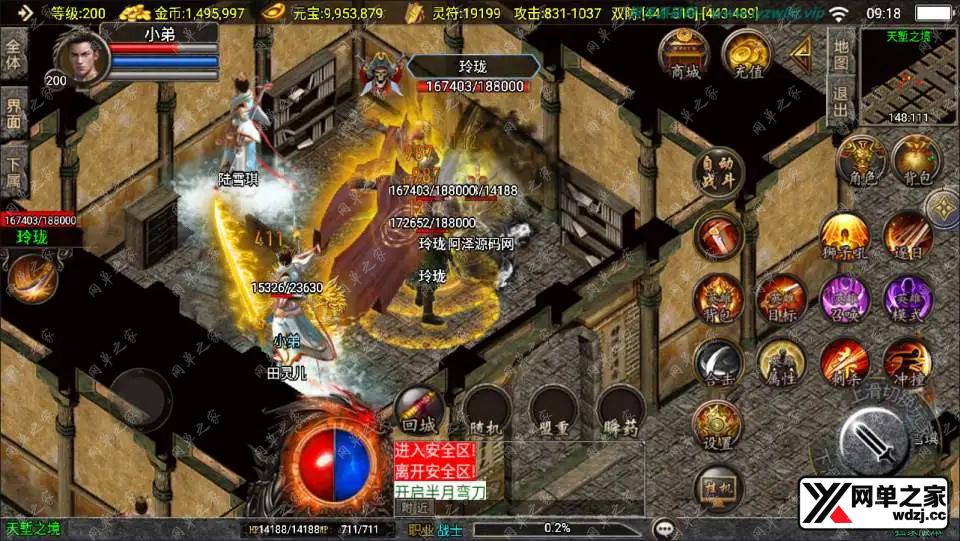
Task: Open the 英雄属性 hero attributes
Action: coord(780,362)
